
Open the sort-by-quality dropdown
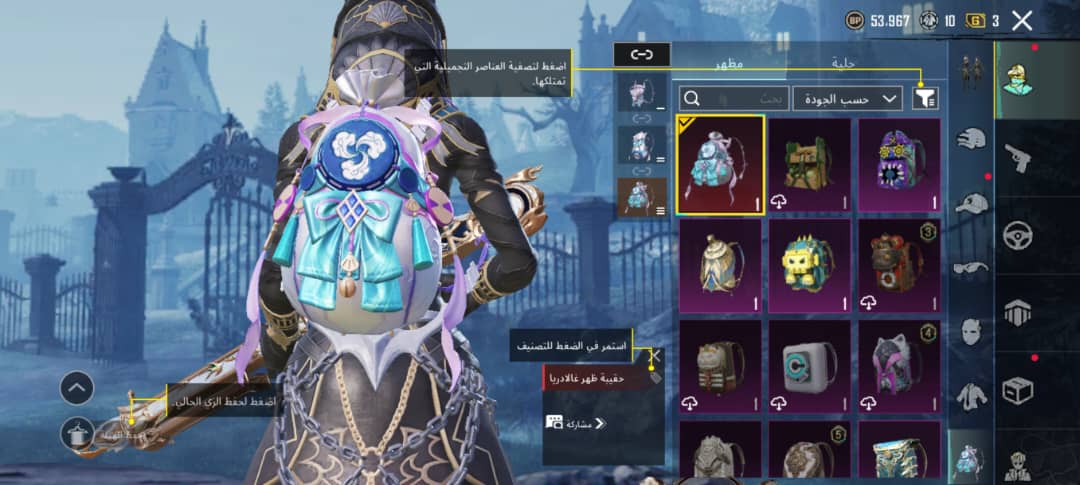click(848, 98)
